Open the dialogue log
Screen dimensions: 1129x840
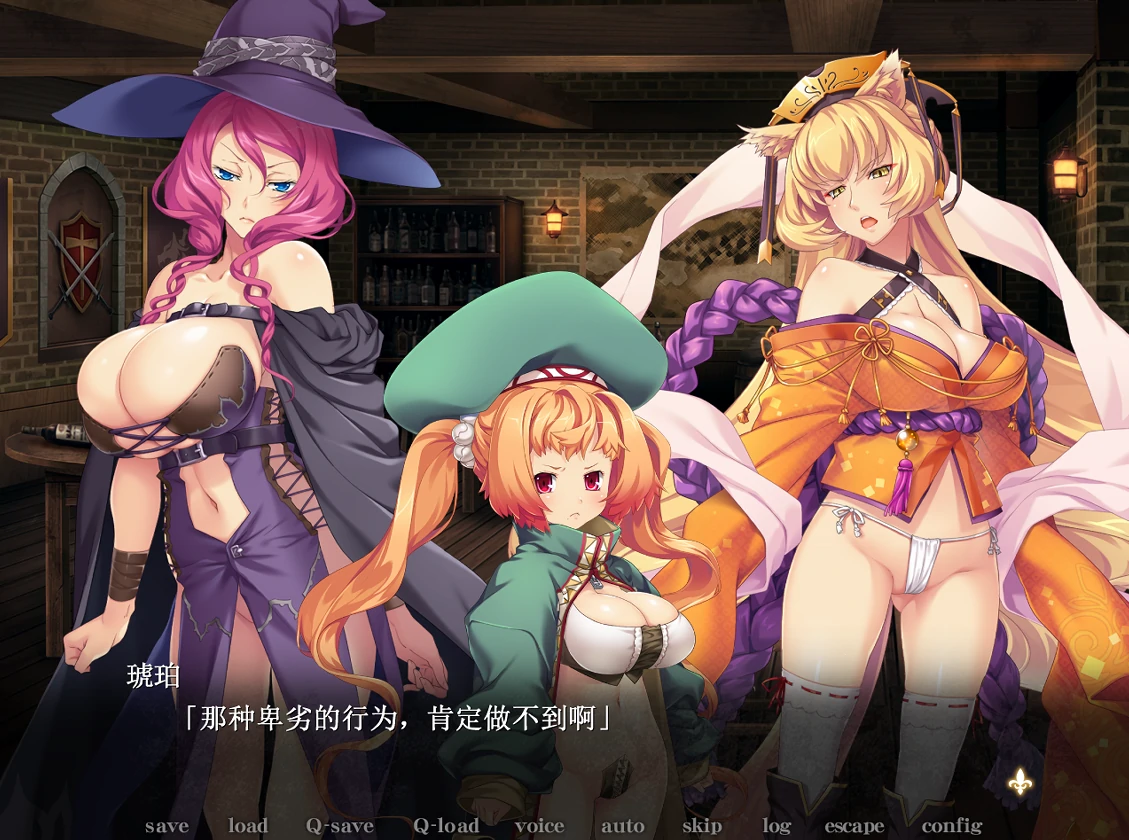click(776, 826)
